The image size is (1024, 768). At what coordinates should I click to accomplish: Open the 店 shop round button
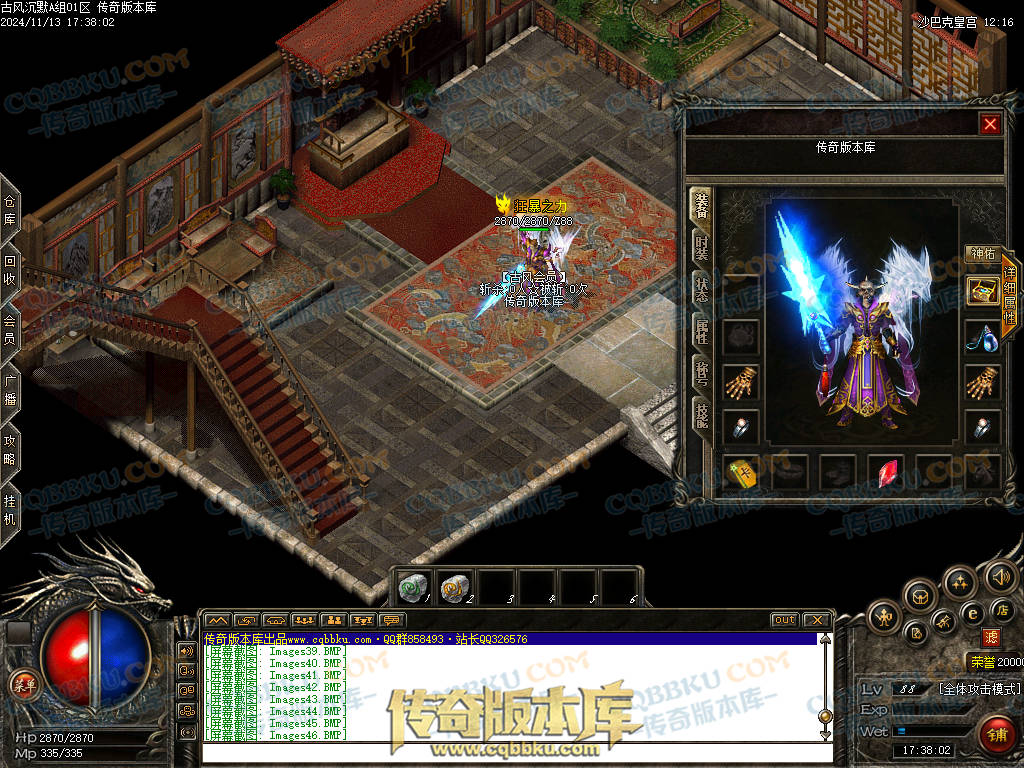(x=1003, y=610)
